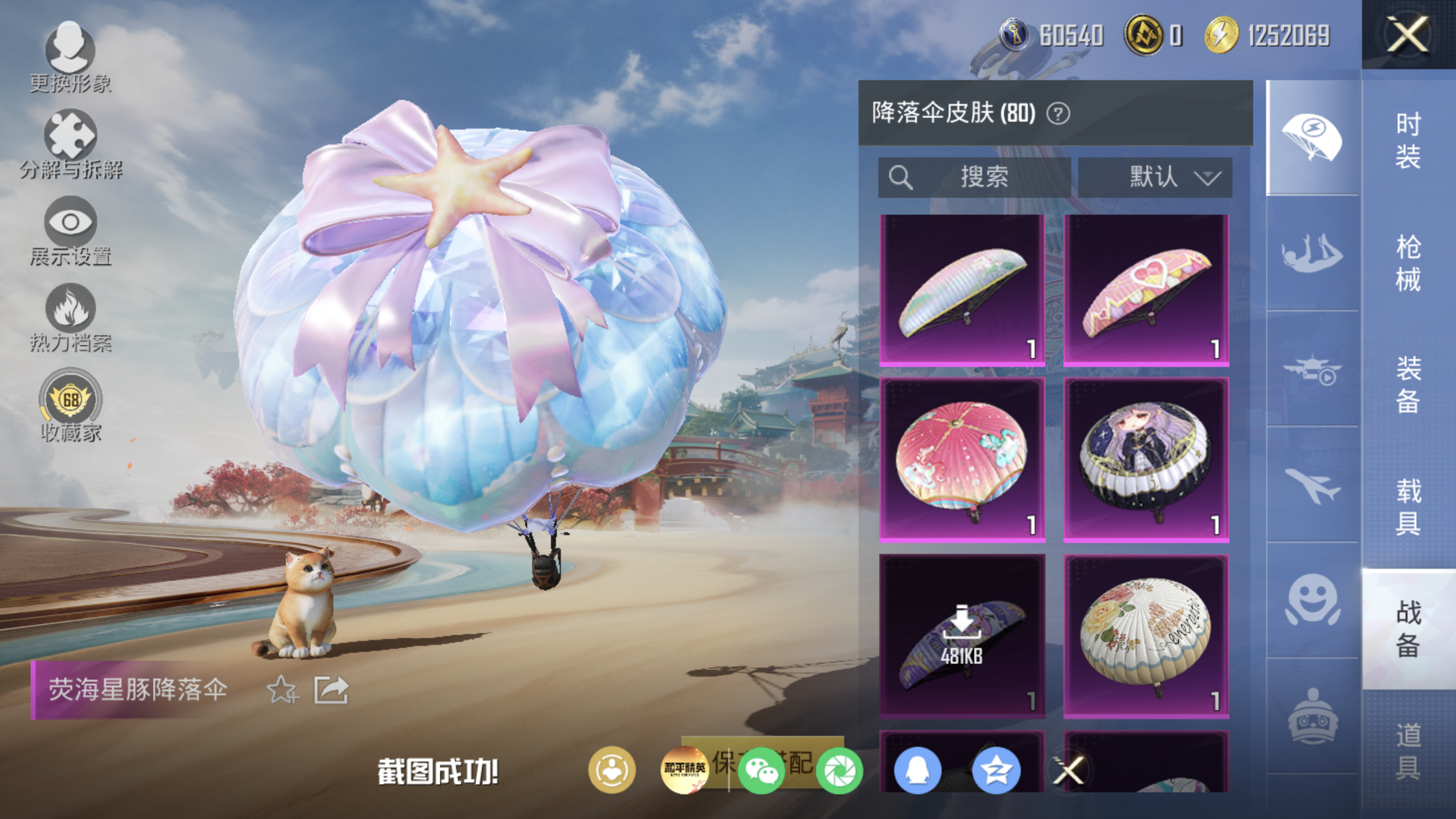Show help for 降落伞皮肤 question mark
Screen dimensions: 1456x819
[1058, 114]
